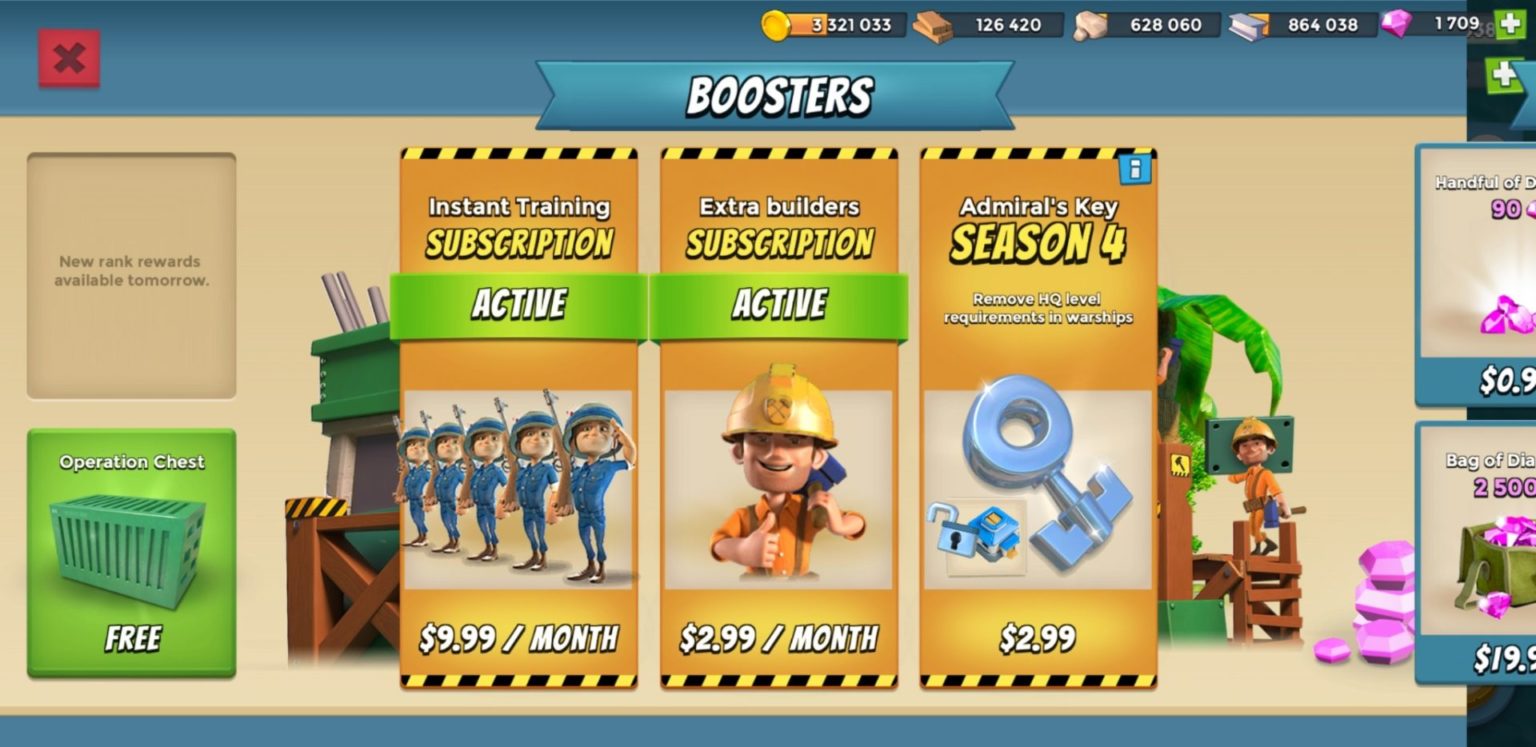The height and width of the screenshot is (747, 1536).
Task: Click the builder portrait on Extra Builders card
Action: point(778,490)
